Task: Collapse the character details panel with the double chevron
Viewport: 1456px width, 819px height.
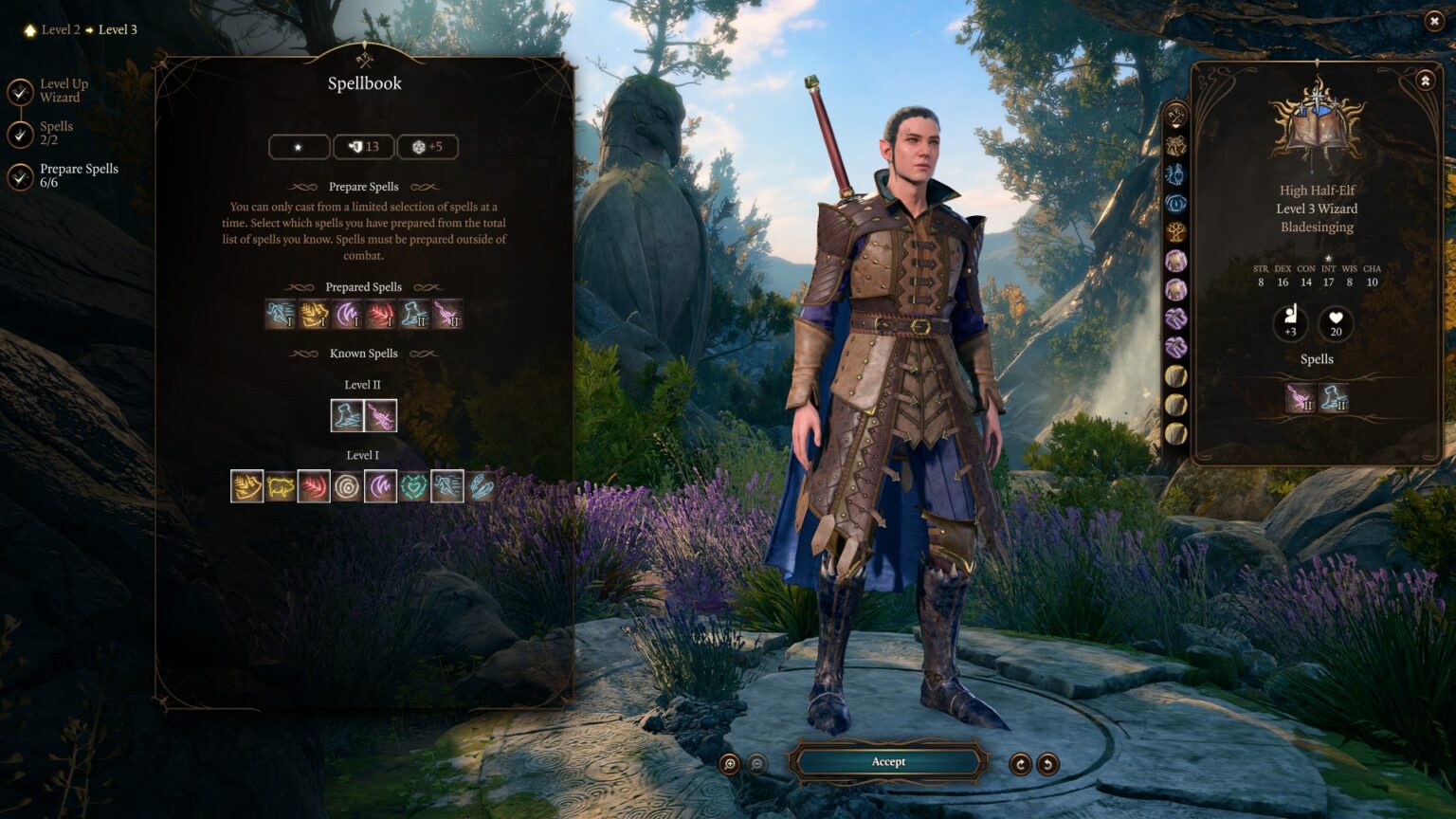Action: pyautogui.click(x=1424, y=80)
